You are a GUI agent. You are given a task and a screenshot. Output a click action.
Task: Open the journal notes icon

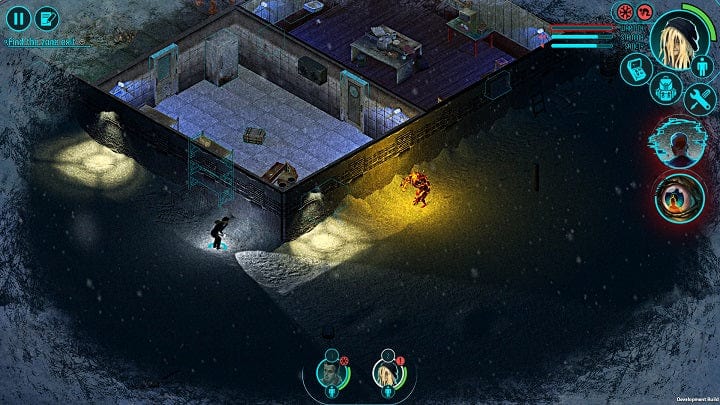click(47, 17)
